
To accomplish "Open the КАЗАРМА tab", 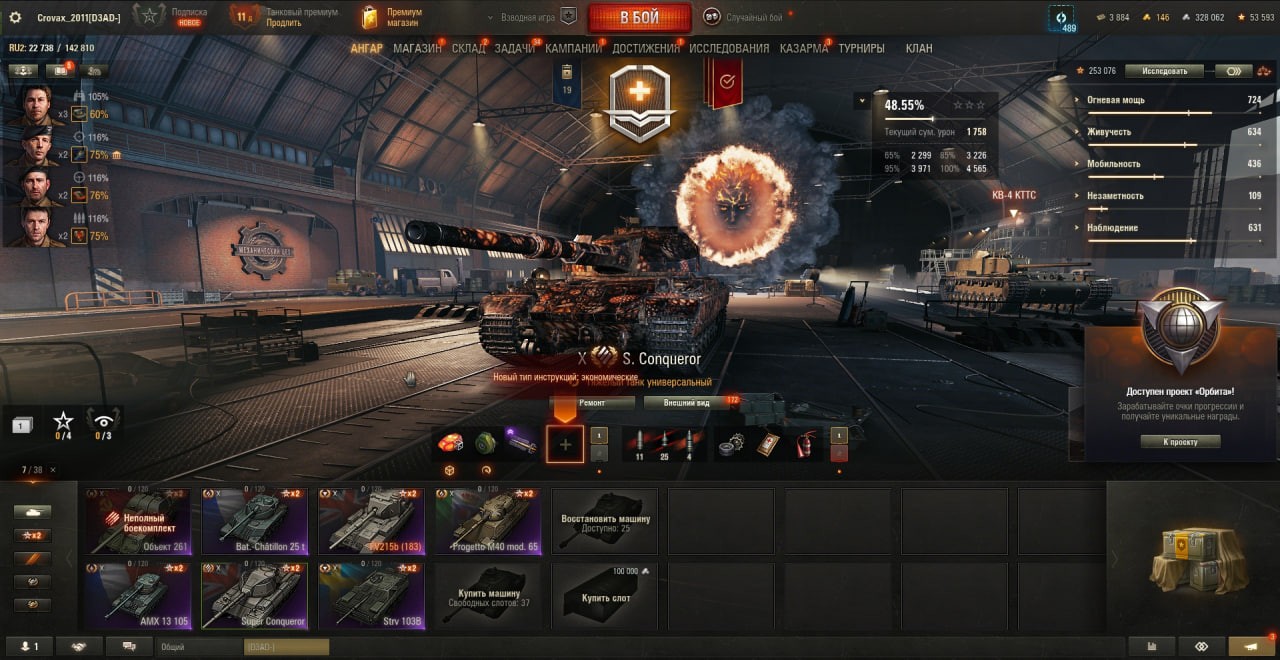I will tap(804, 48).
